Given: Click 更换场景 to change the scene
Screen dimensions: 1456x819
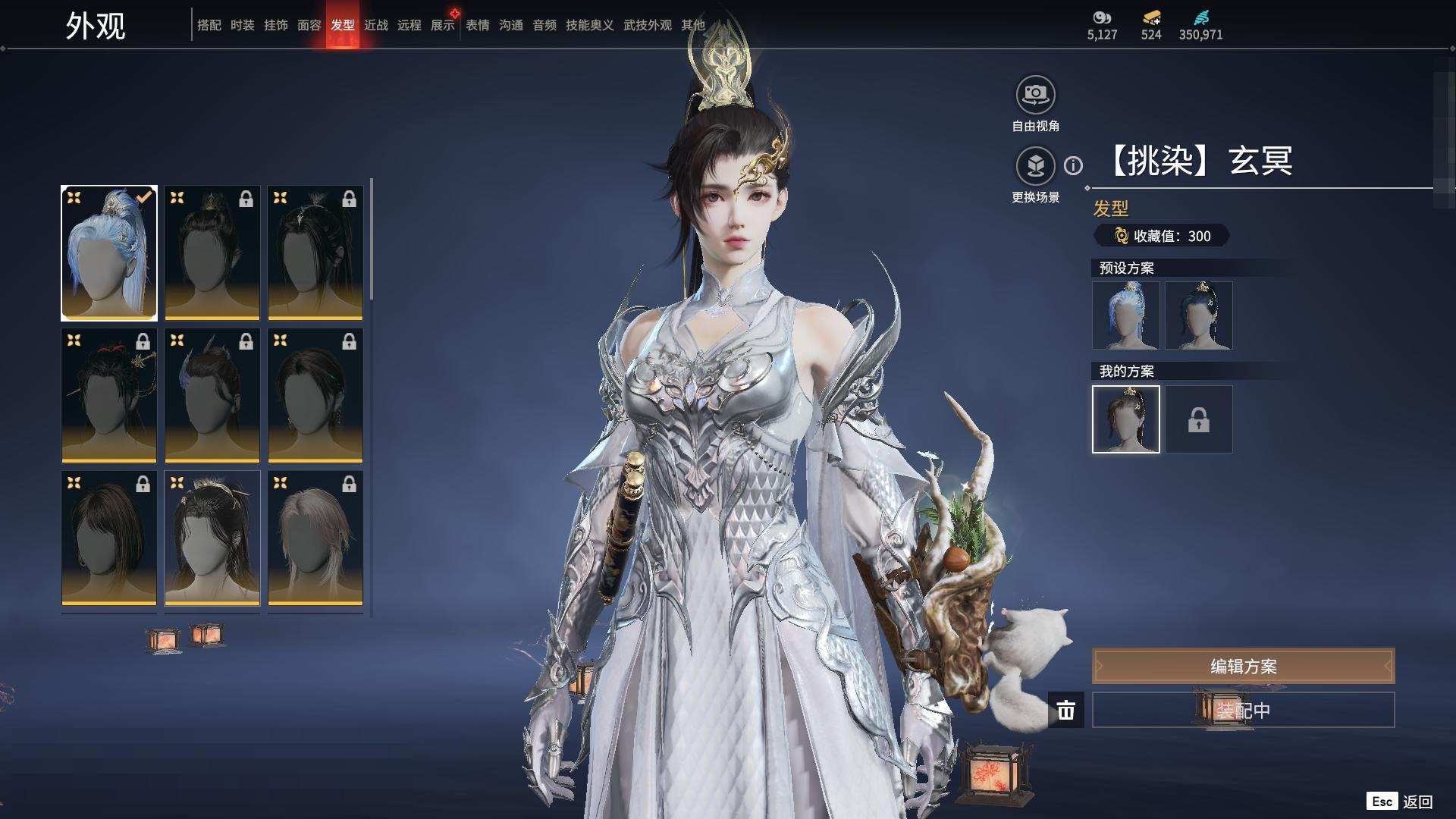Looking at the screenshot, I should [1035, 167].
